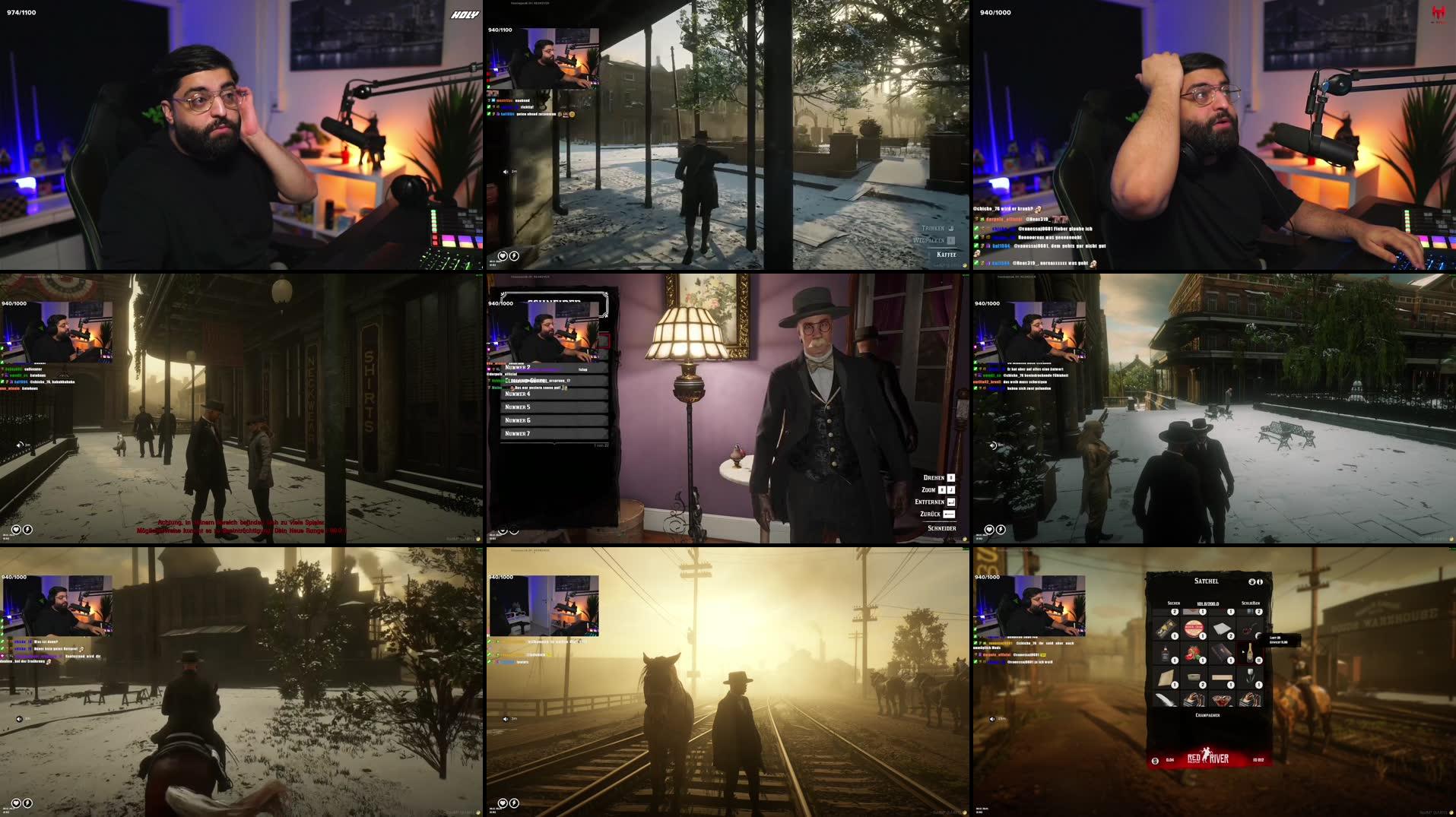
Task: Mute the 25m speaker icon in the Satchel scene
Action: pos(992,720)
